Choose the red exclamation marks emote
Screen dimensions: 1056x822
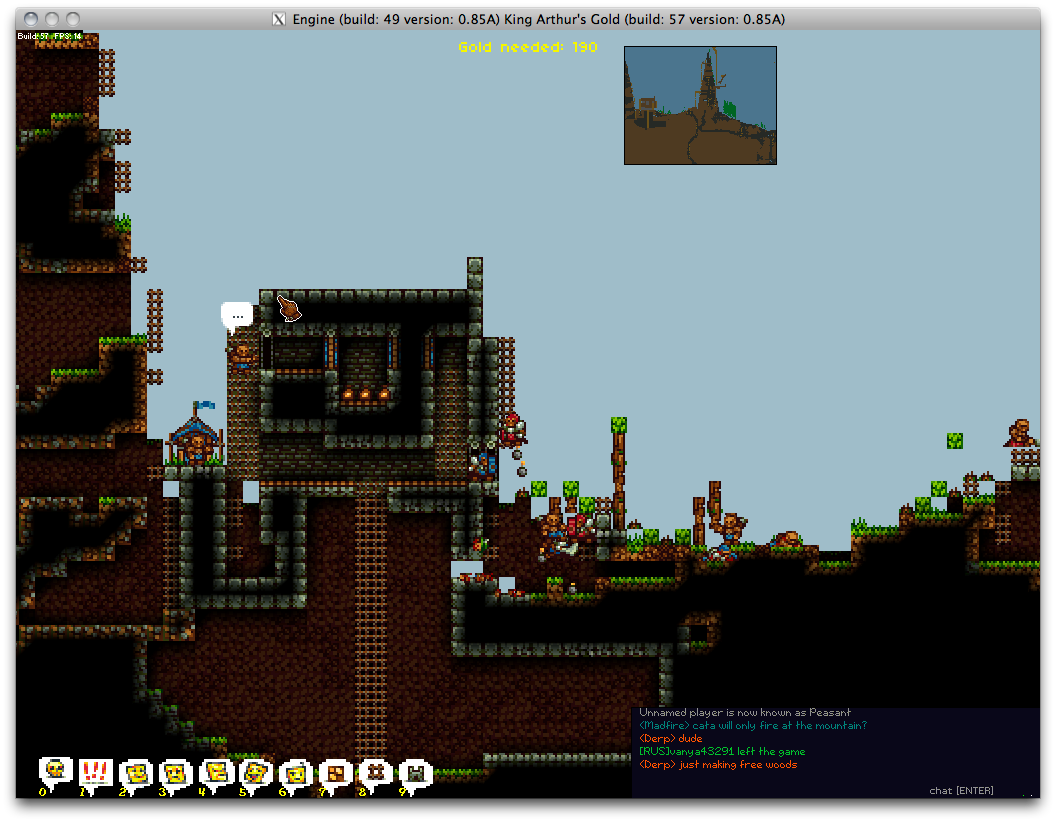[x=96, y=771]
